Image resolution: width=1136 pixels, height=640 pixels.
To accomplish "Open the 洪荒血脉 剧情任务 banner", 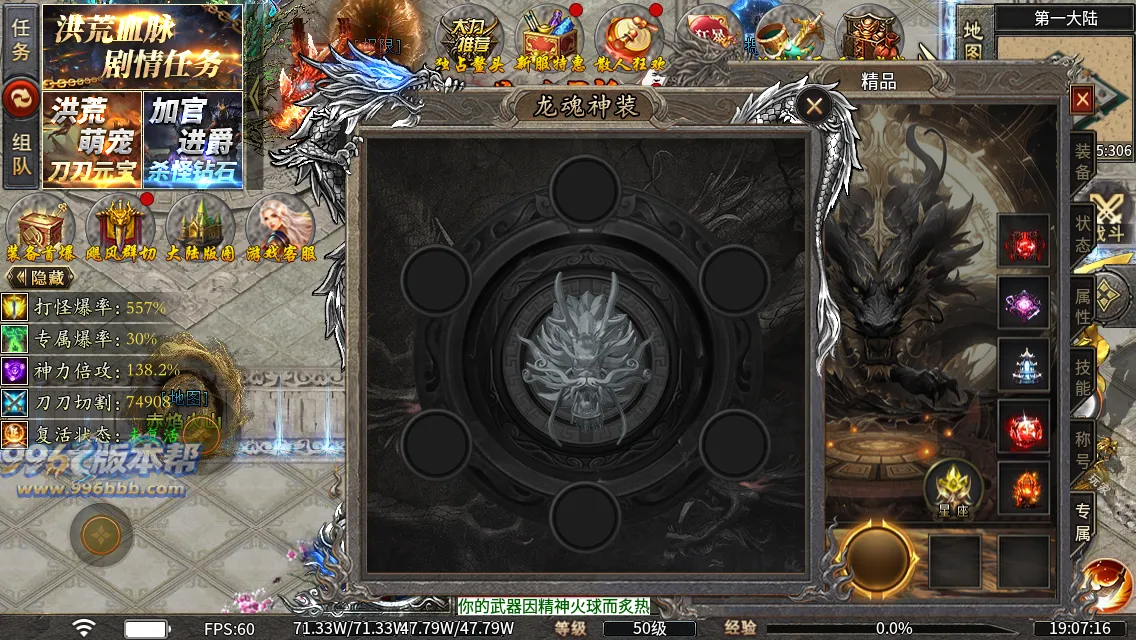I will point(142,46).
